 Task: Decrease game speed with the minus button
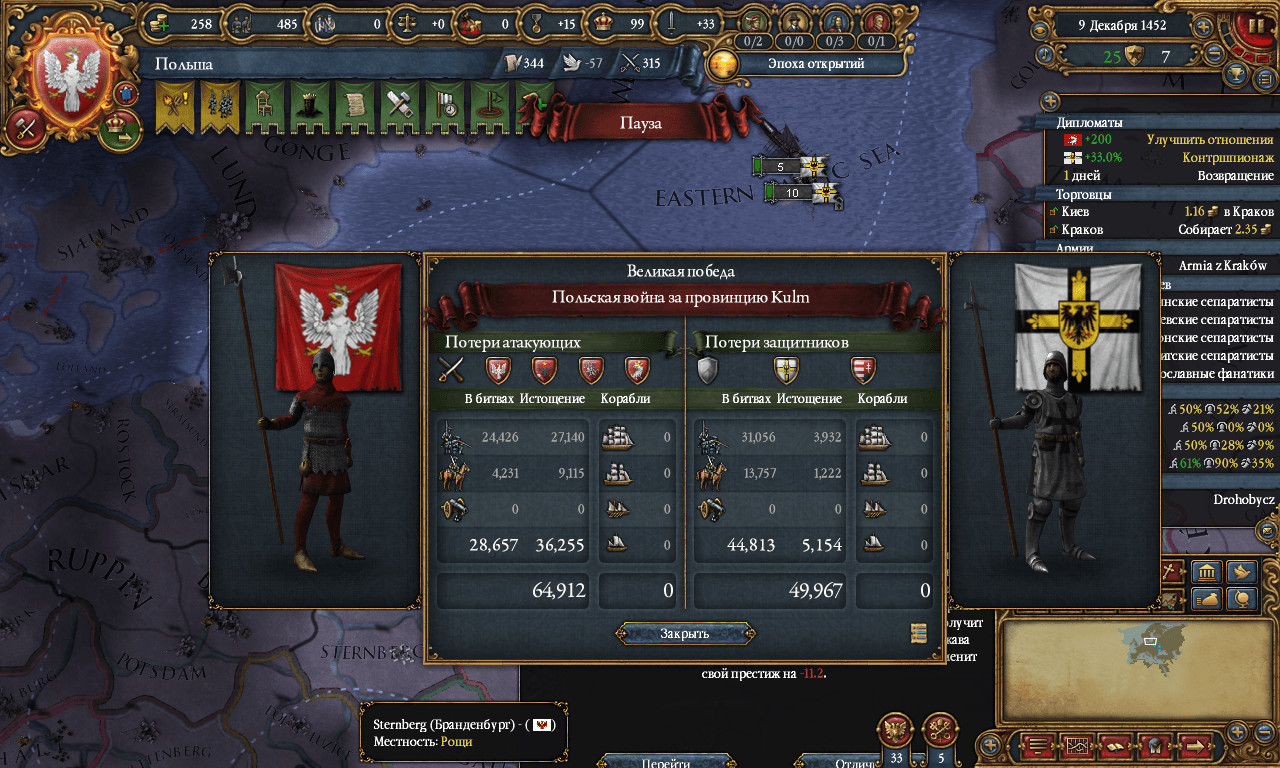[1215, 55]
